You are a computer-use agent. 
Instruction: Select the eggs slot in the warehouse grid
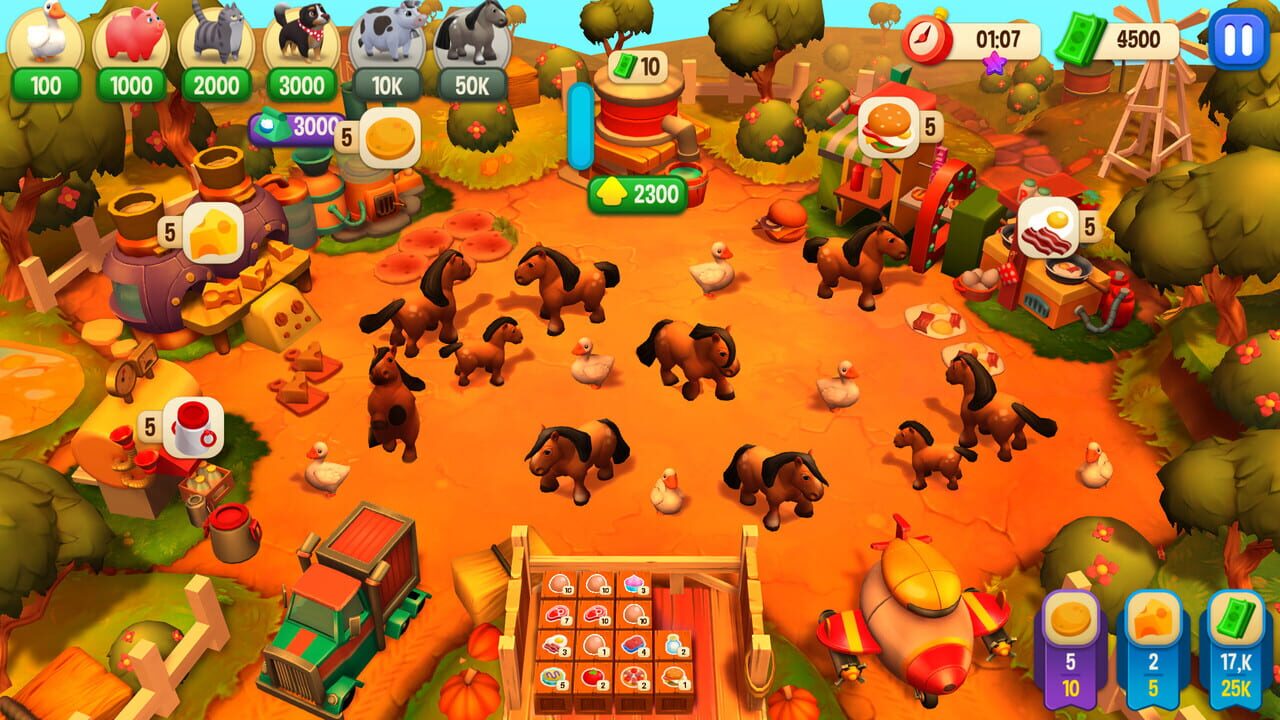560,581
